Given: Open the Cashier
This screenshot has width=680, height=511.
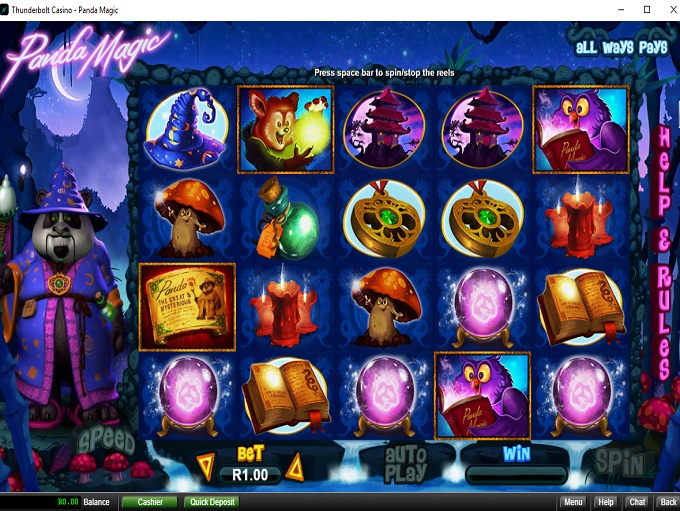Looking at the screenshot, I should click(150, 502).
